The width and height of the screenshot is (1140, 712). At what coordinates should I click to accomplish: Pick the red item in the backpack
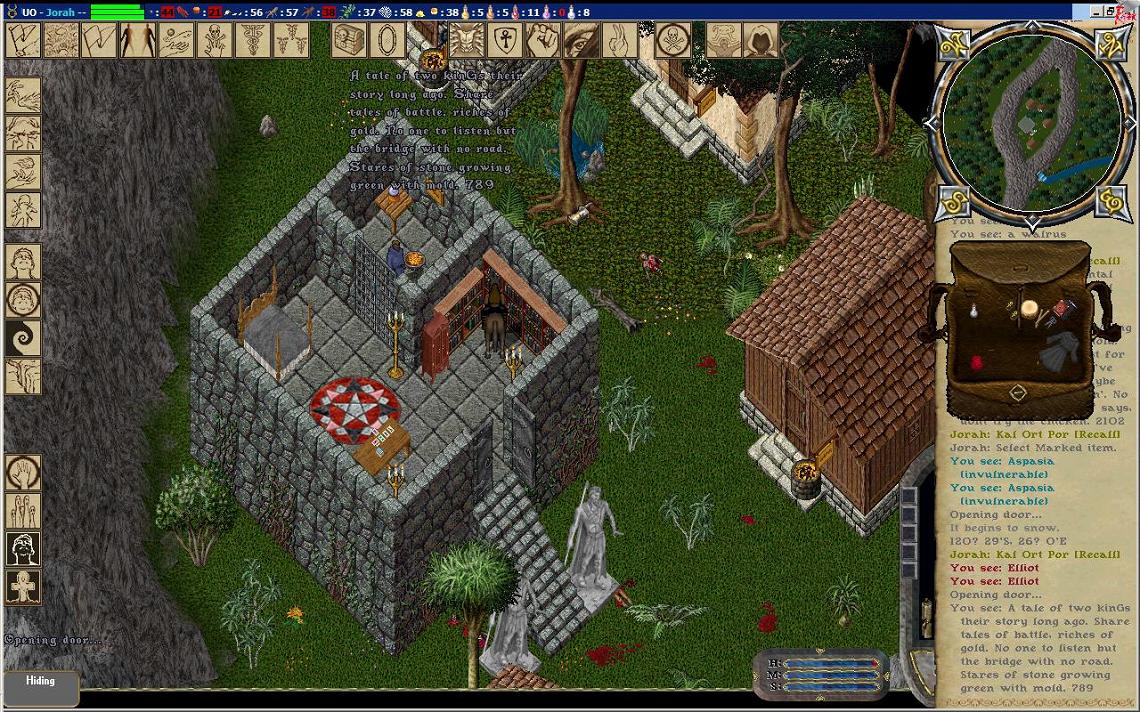coord(977,361)
